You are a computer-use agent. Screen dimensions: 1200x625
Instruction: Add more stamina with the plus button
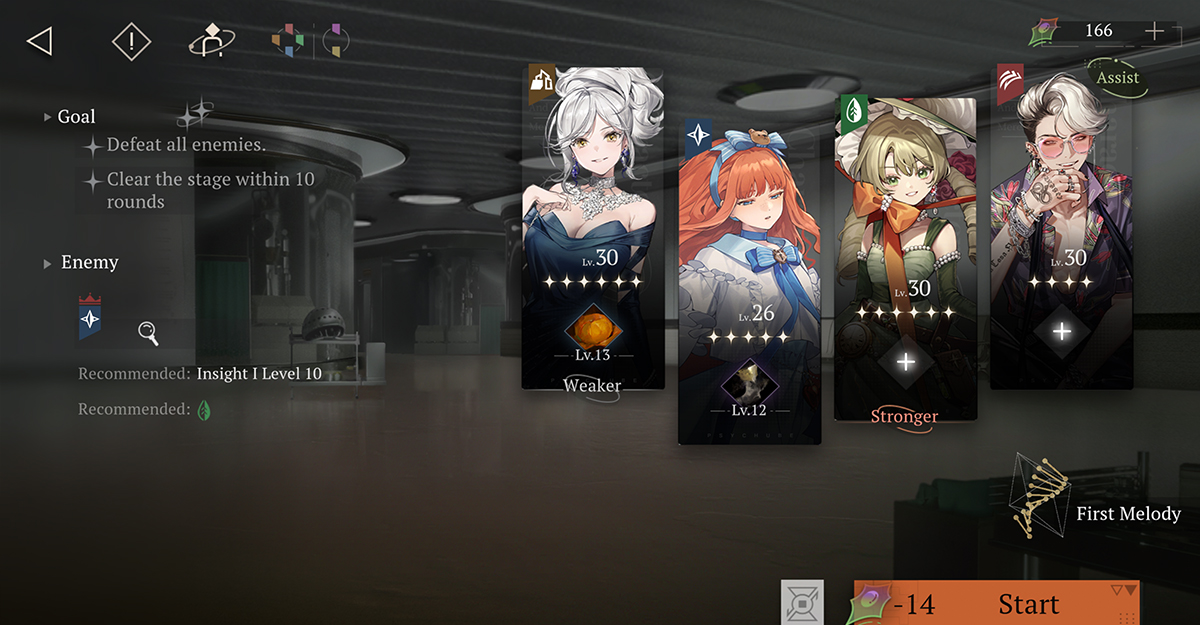[x=1154, y=31]
